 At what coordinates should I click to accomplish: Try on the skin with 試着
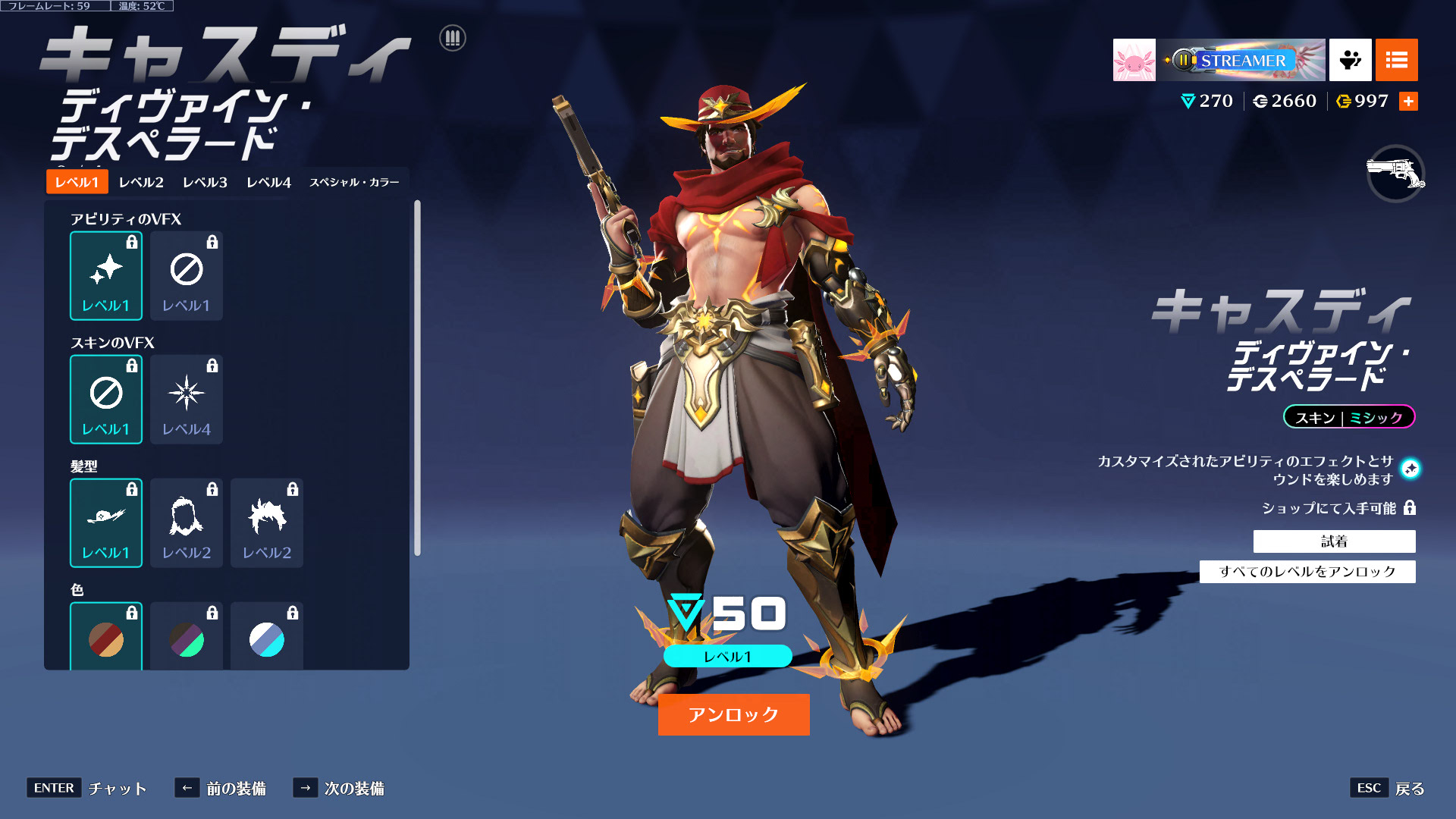pyautogui.click(x=1334, y=541)
